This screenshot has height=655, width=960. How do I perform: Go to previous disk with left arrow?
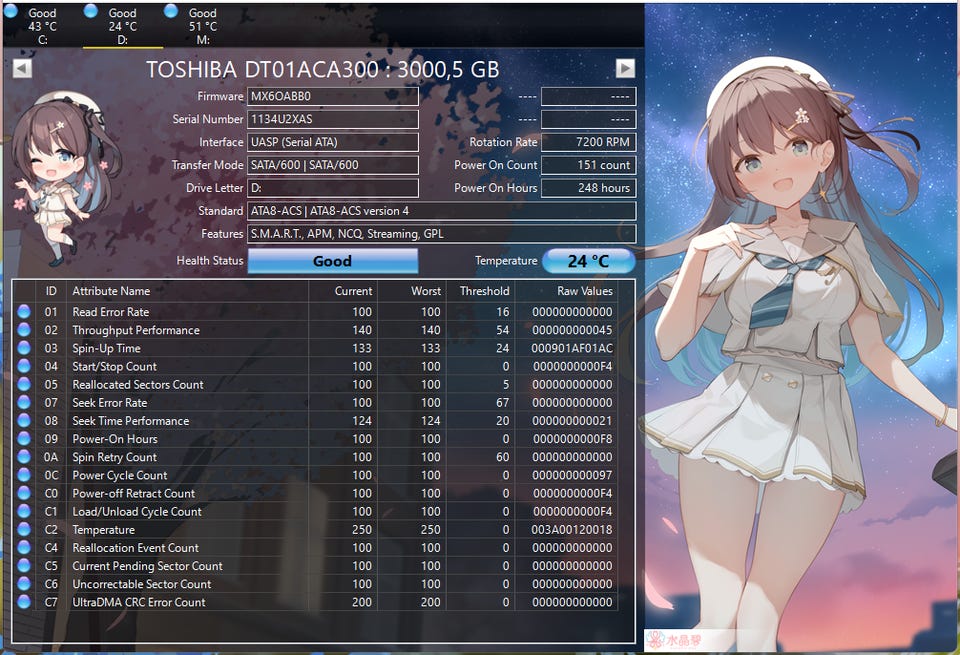pos(22,68)
